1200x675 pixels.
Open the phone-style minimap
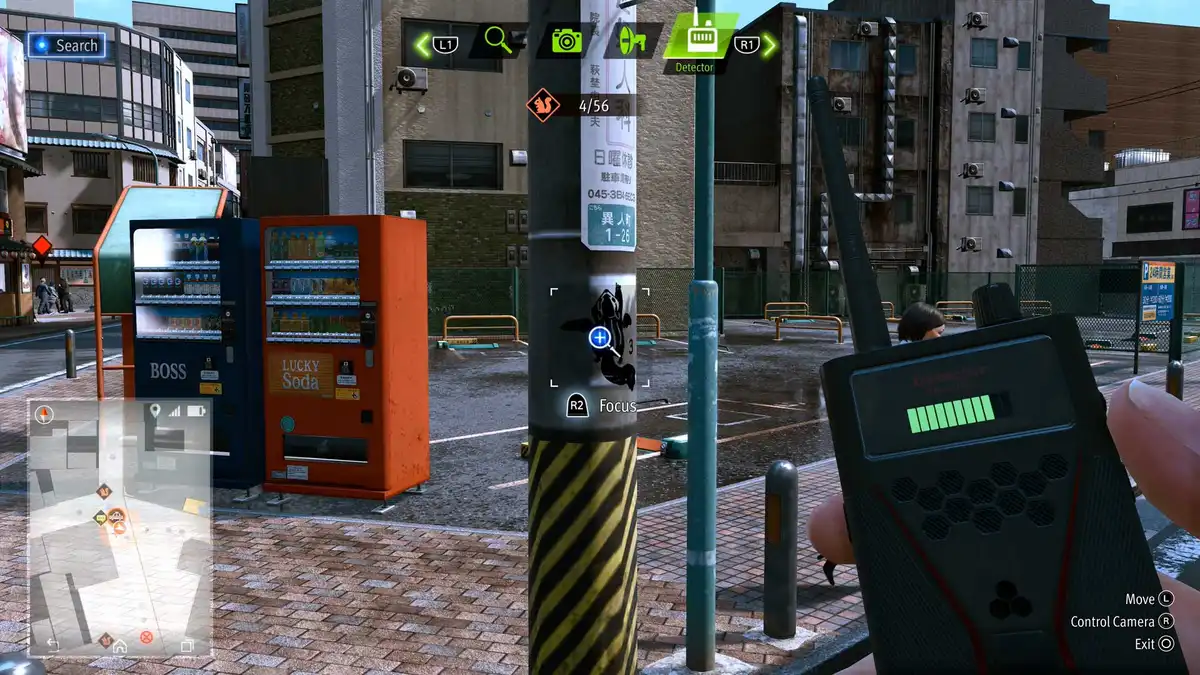120,525
